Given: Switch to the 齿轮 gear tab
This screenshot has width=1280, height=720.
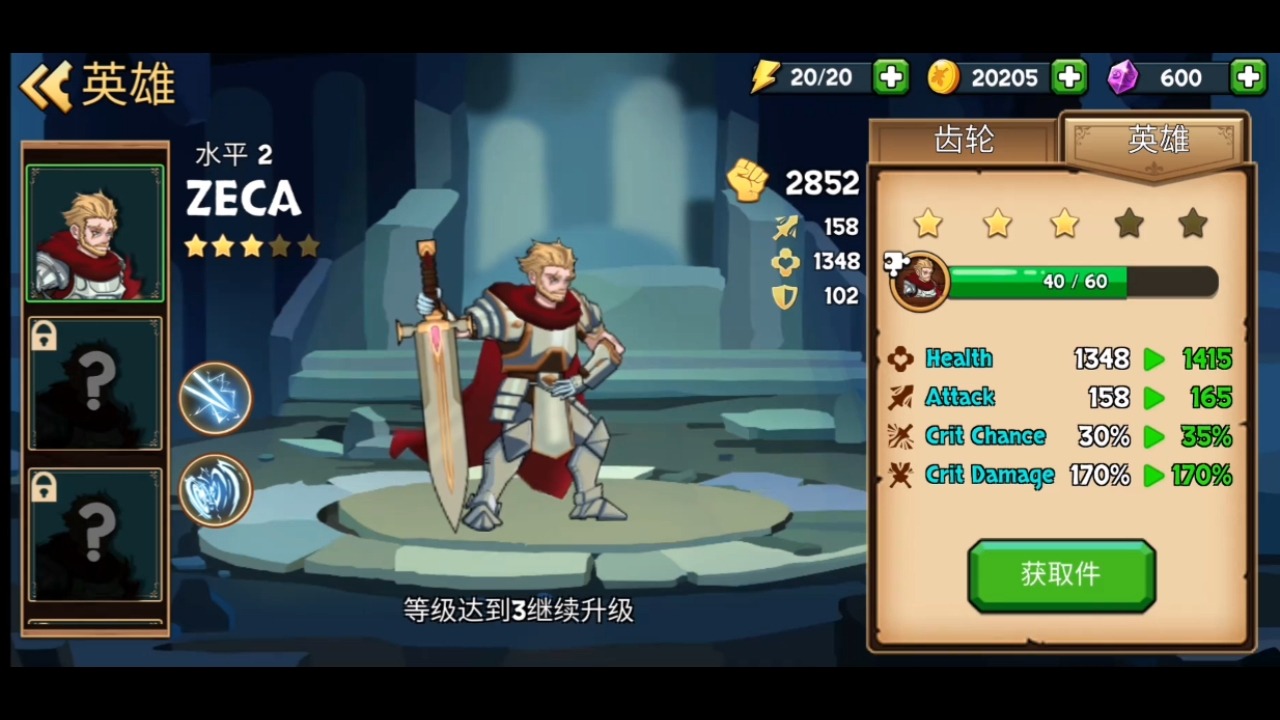Looking at the screenshot, I should 963,141.
